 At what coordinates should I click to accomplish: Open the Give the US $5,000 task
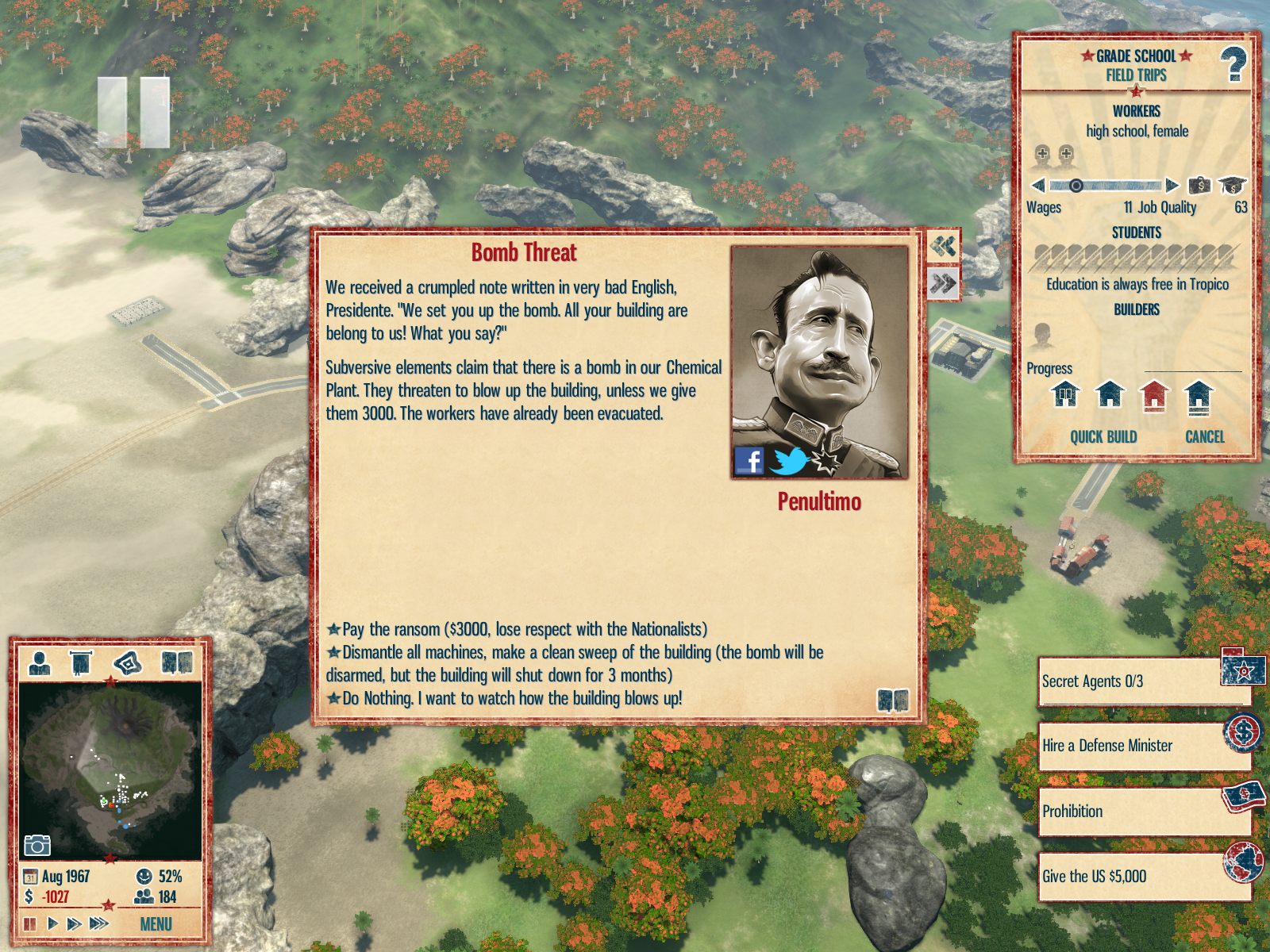[x=1143, y=877]
